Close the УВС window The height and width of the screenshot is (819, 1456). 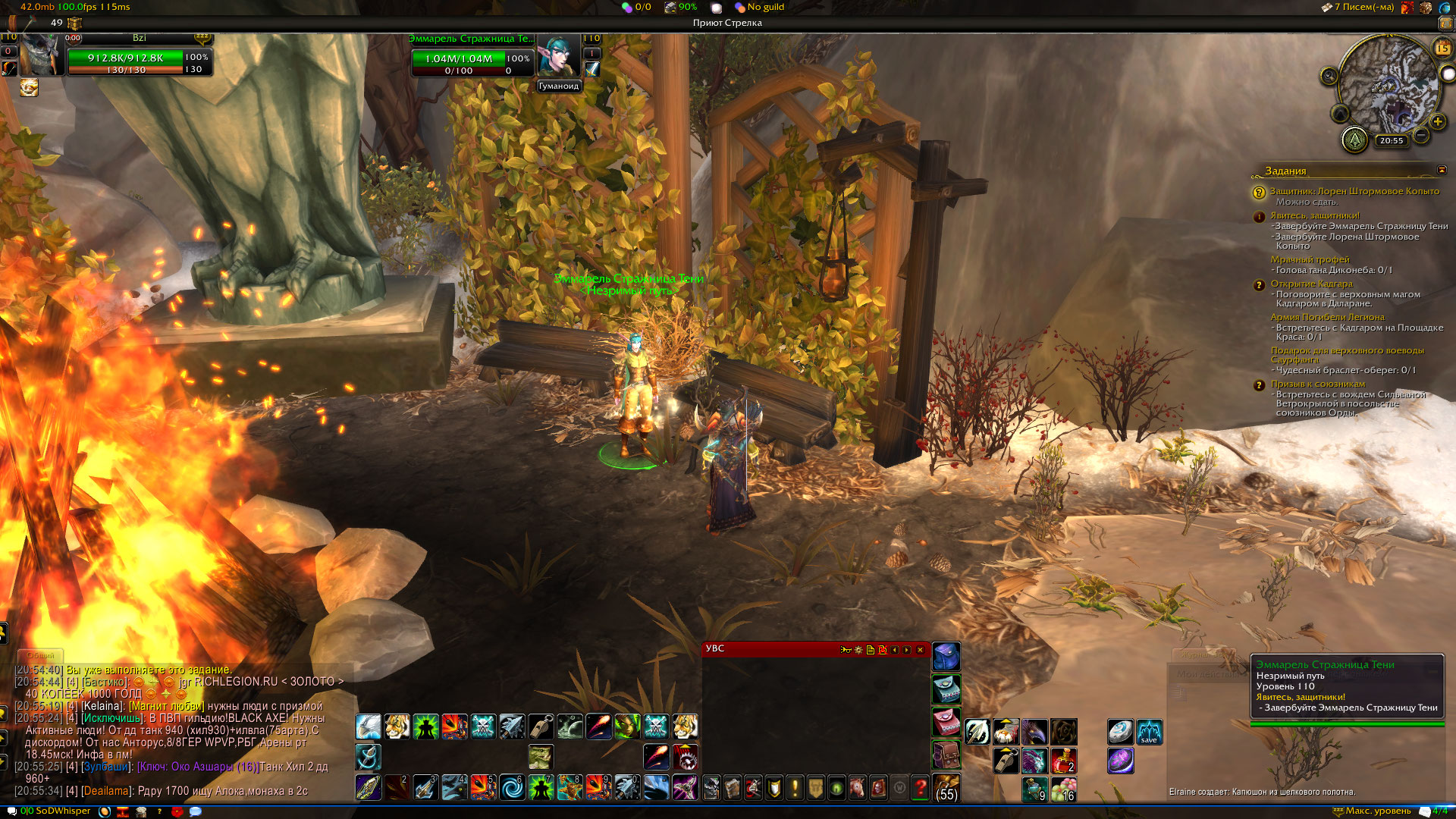click(920, 650)
